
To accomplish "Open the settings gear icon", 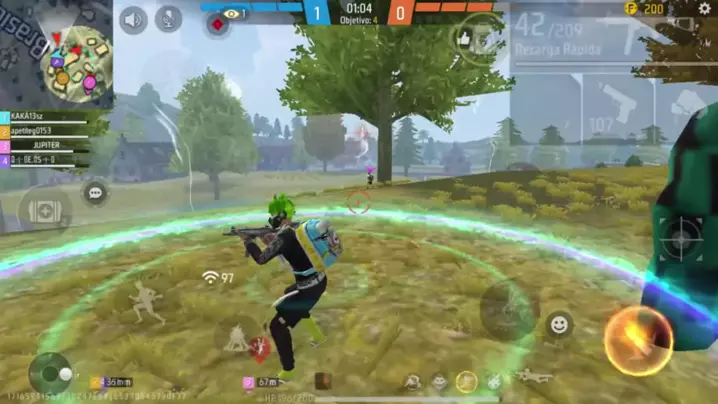I will click(x=704, y=9).
